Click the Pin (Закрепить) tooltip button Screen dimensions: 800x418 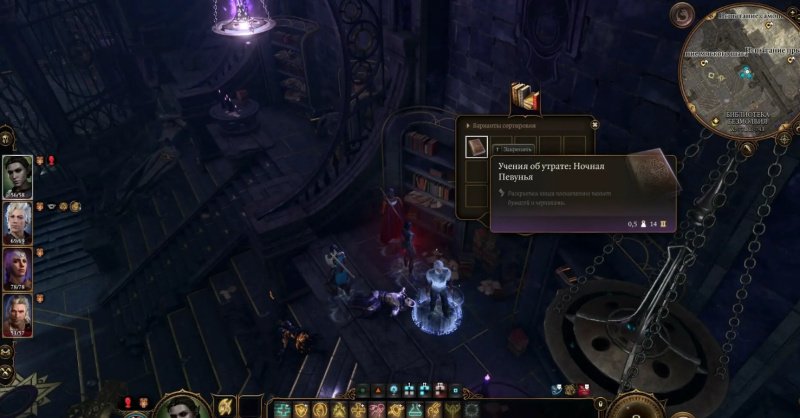point(519,148)
